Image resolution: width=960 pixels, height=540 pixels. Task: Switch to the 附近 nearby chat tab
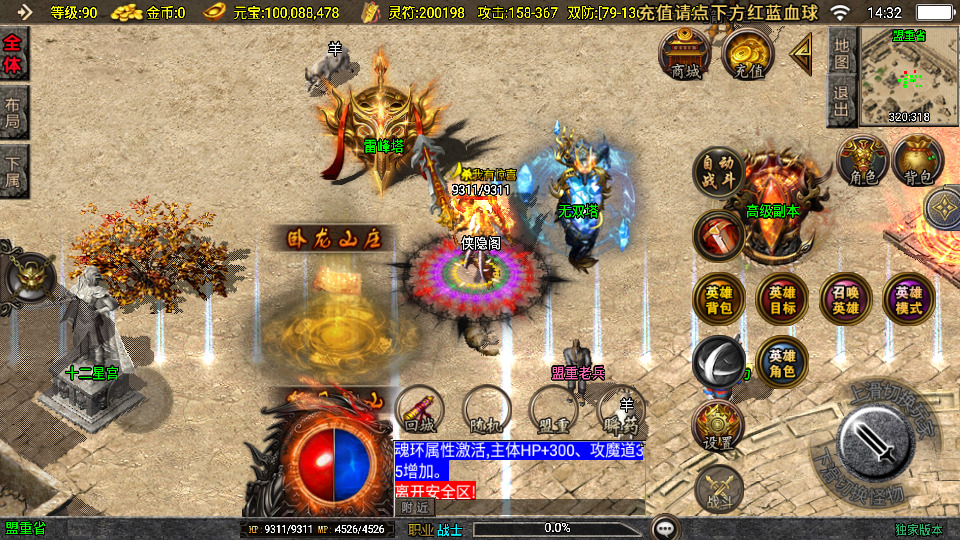pos(415,507)
